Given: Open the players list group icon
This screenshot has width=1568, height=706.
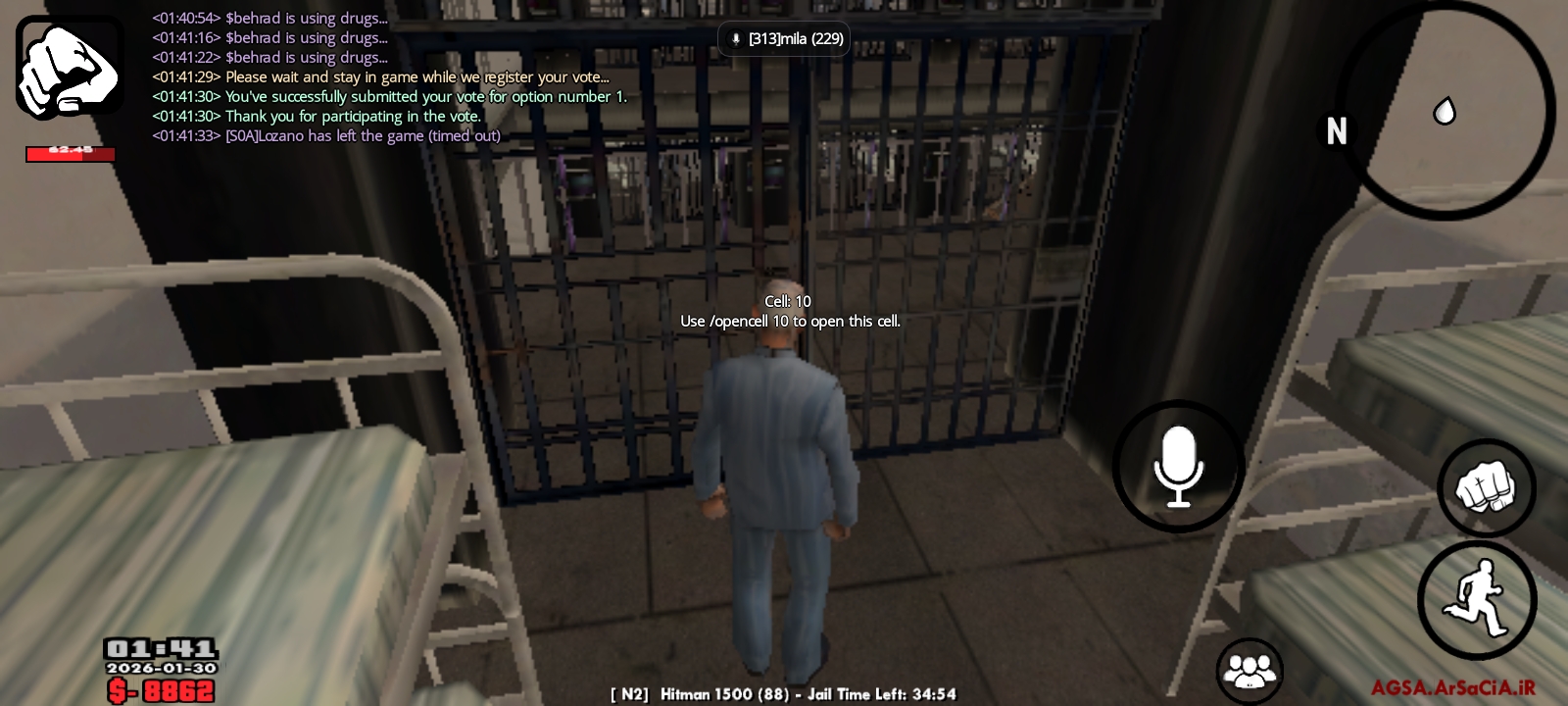Looking at the screenshot, I should [x=1249, y=671].
